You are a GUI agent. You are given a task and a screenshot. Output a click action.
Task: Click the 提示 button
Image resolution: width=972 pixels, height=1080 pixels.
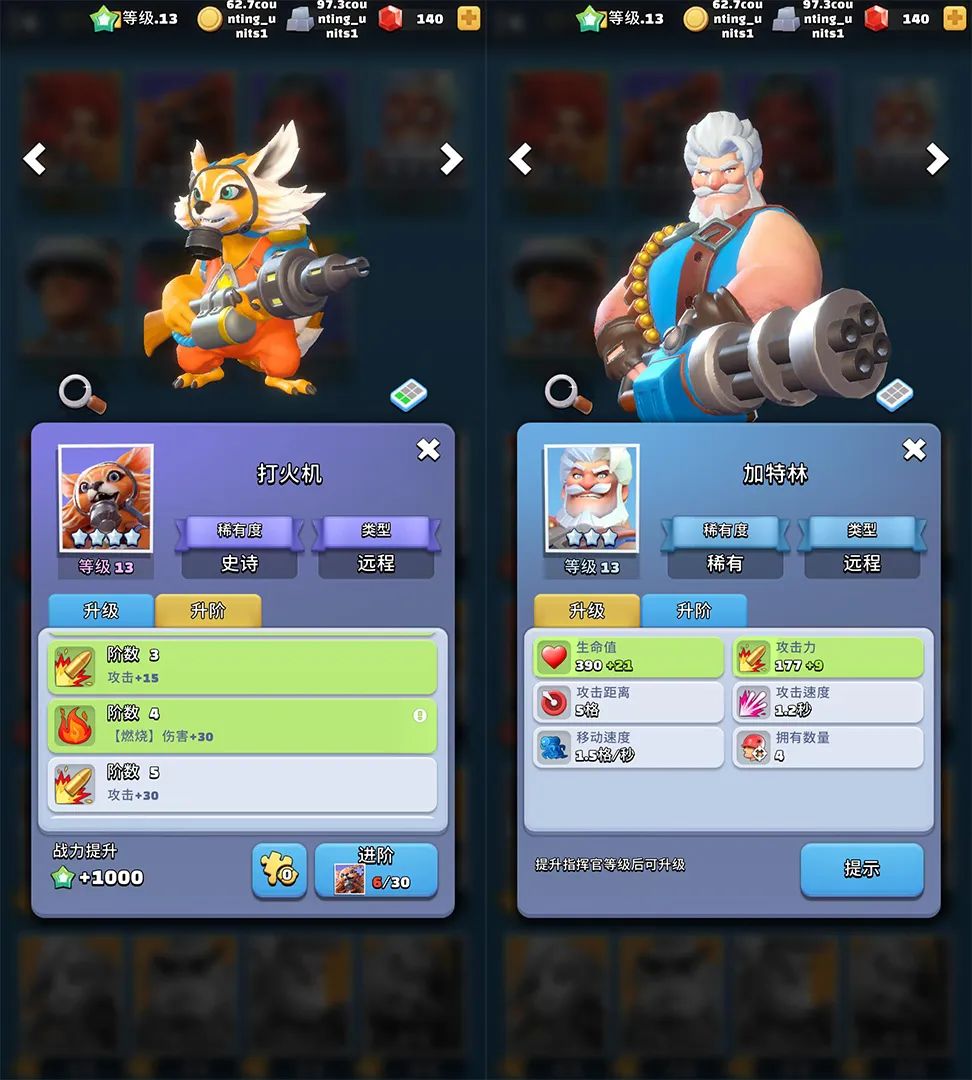861,869
